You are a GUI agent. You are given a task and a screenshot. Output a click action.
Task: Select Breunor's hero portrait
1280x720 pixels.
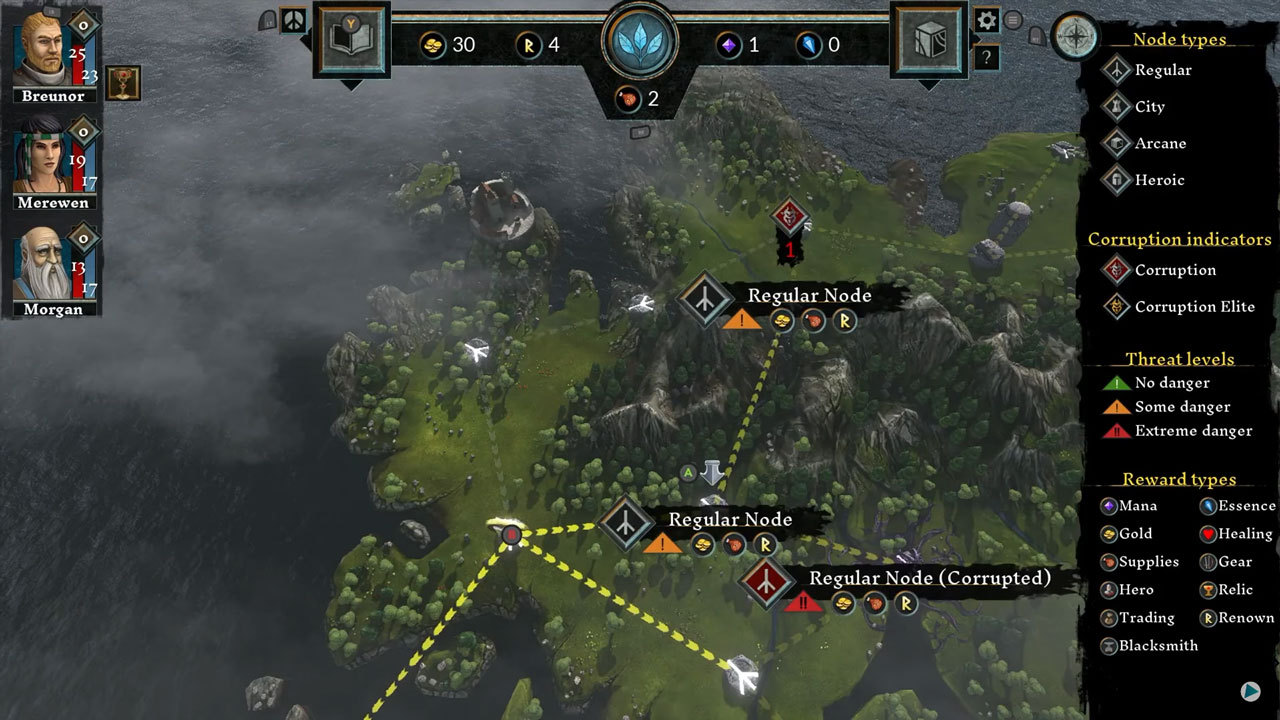coord(41,48)
